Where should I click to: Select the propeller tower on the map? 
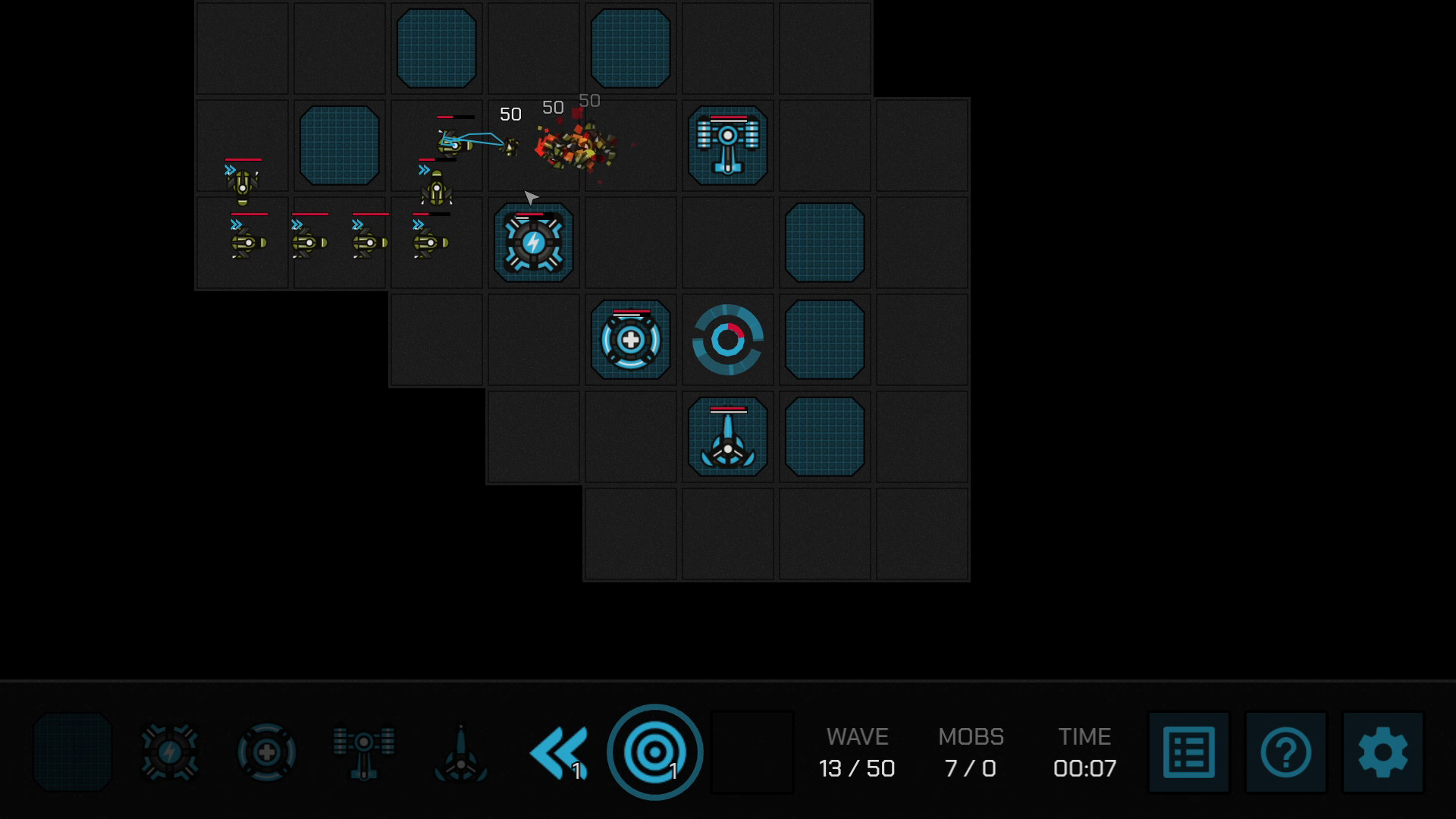point(727,438)
